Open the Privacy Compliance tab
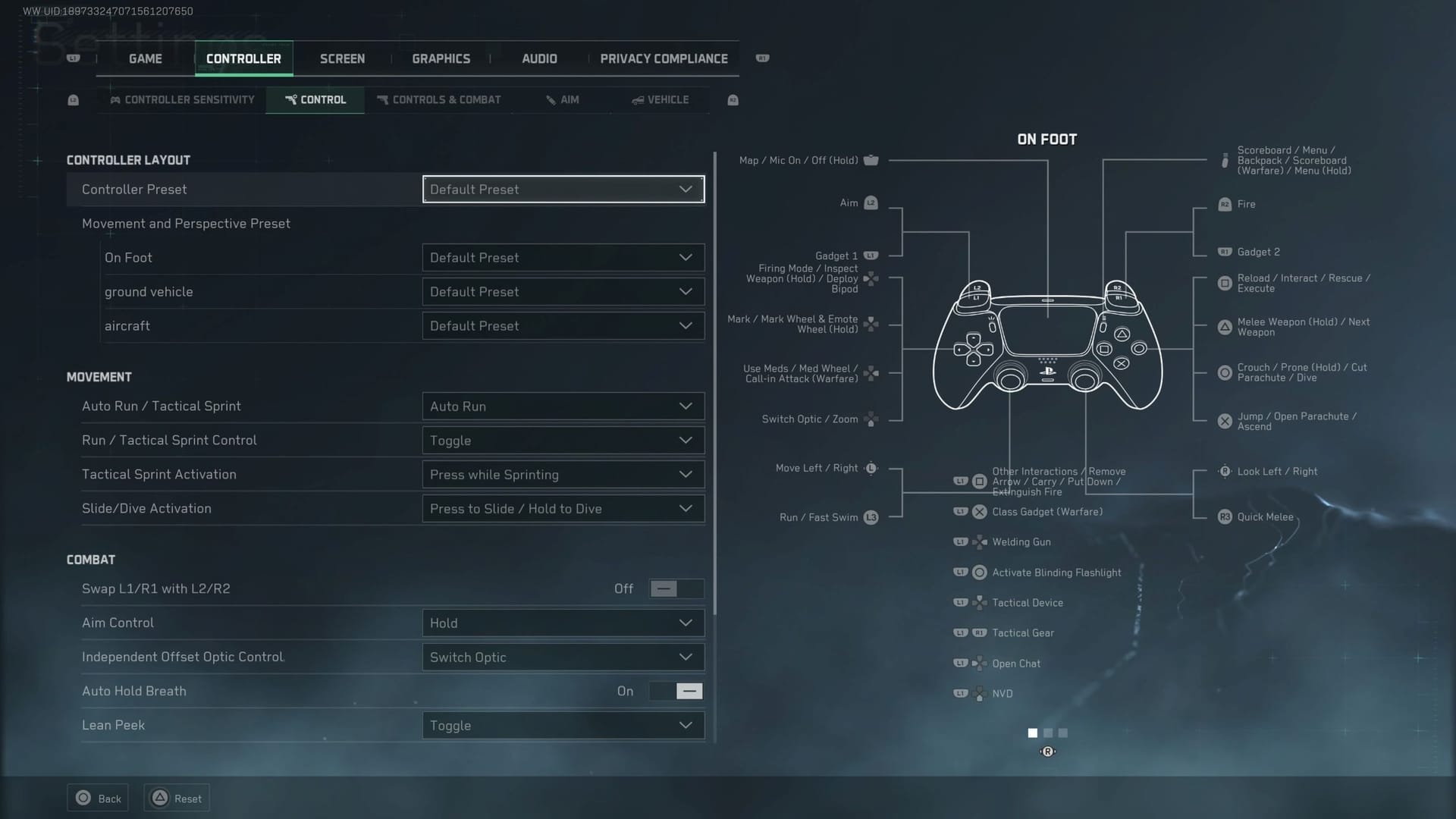Screen dimensions: 1456x819 coord(663,58)
